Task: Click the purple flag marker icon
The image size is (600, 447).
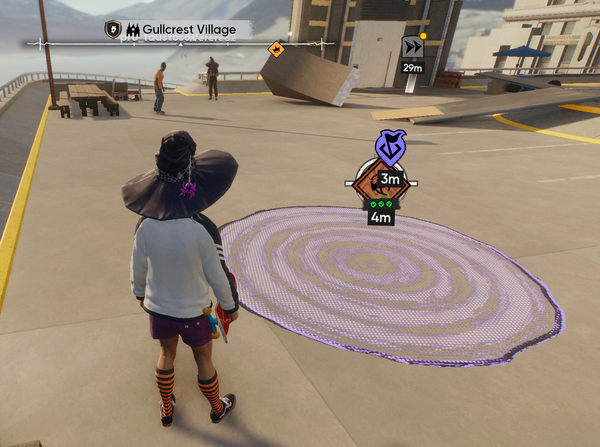Action: point(389,148)
